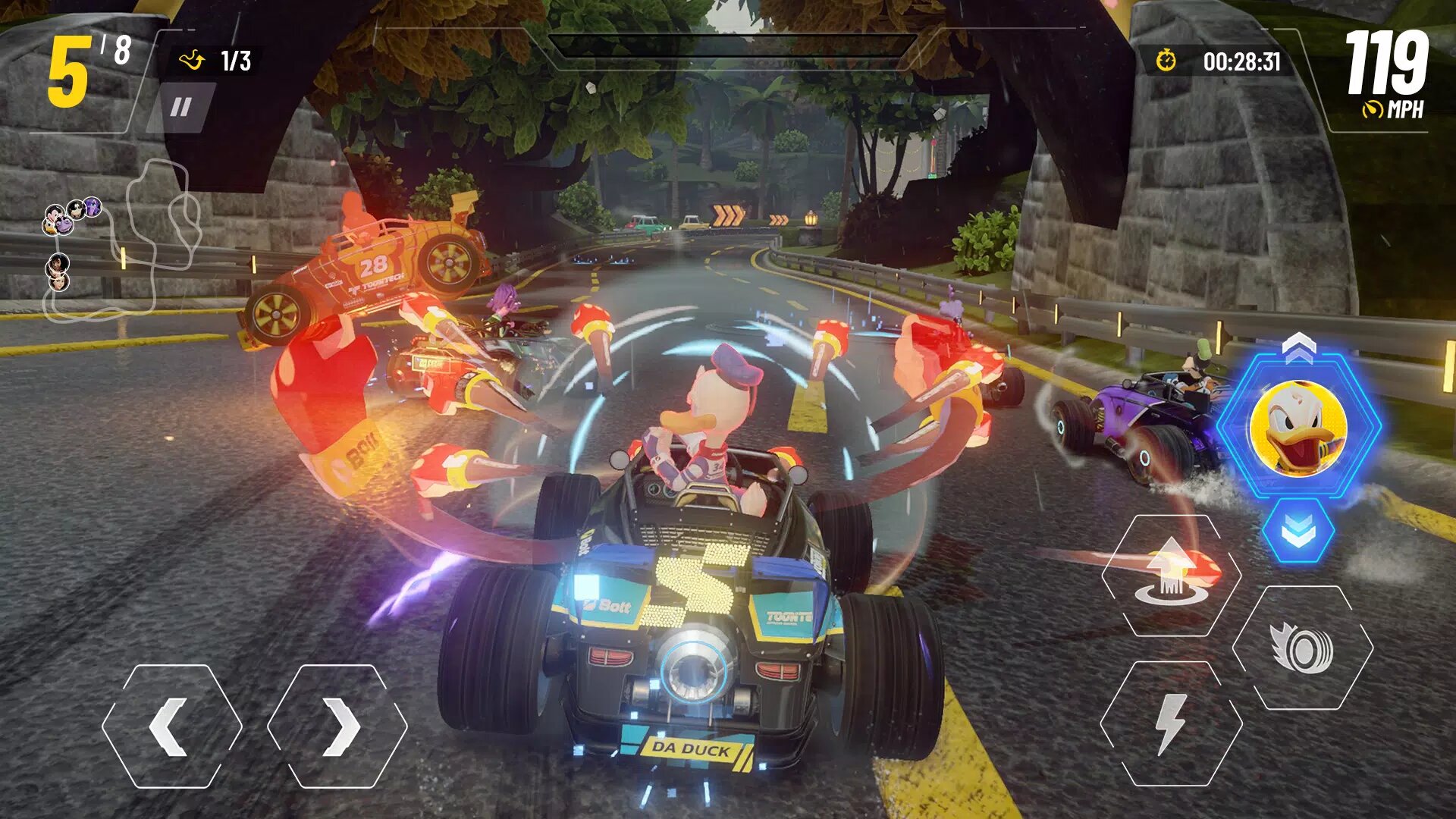Steer right with the right arrow button
1456x819 pixels.
pos(337,726)
